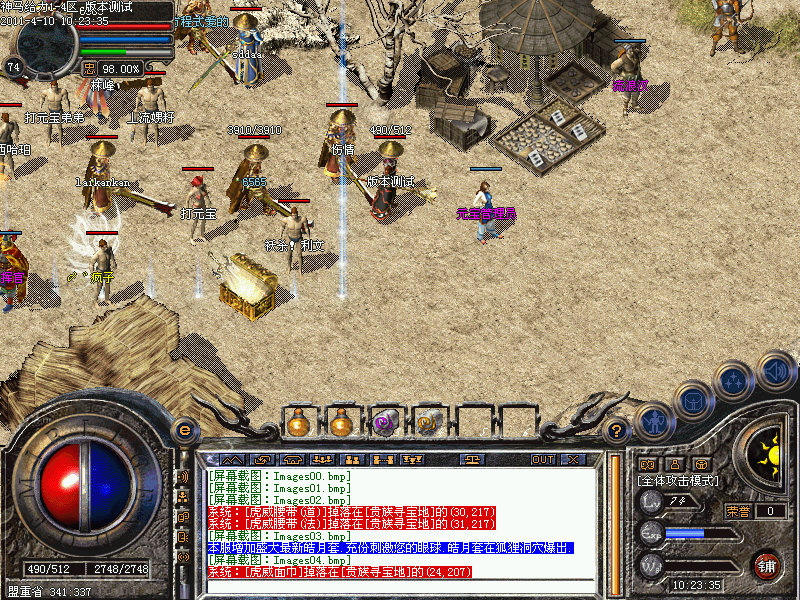This screenshot has width=800, height=600.
Task: Click the 忠 loyalty icon
Action: click(x=89, y=68)
